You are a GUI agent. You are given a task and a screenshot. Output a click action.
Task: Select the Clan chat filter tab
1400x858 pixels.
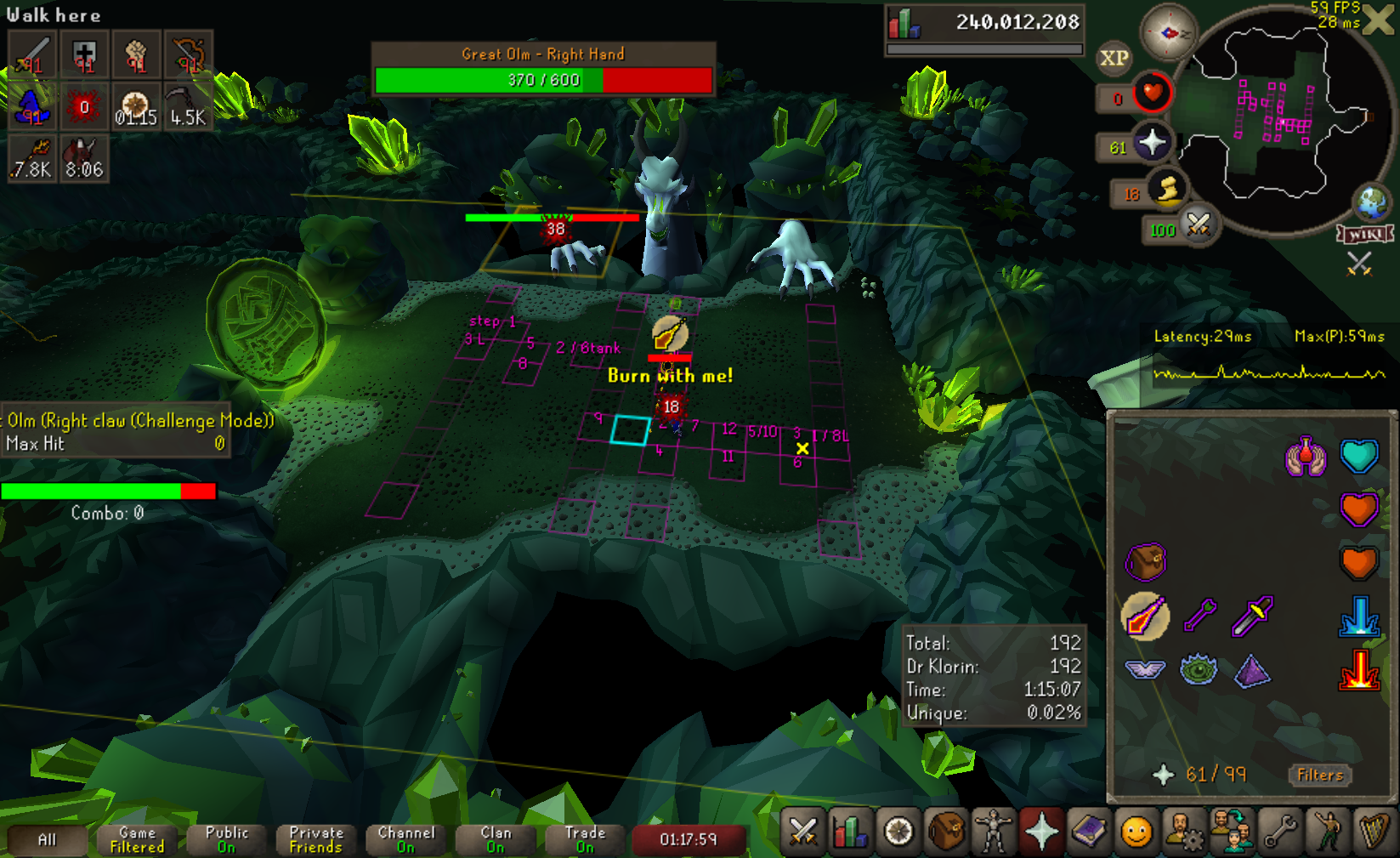point(496,839)
